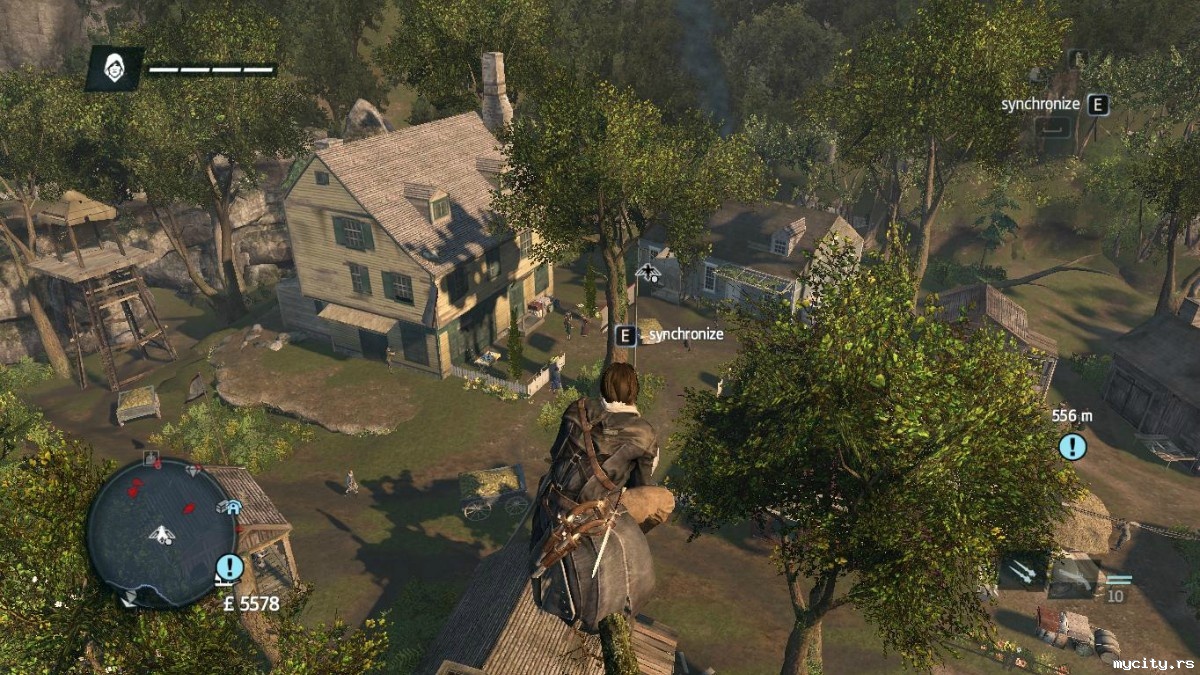Select the hooded assassin portrait icon

coord(113,68)
